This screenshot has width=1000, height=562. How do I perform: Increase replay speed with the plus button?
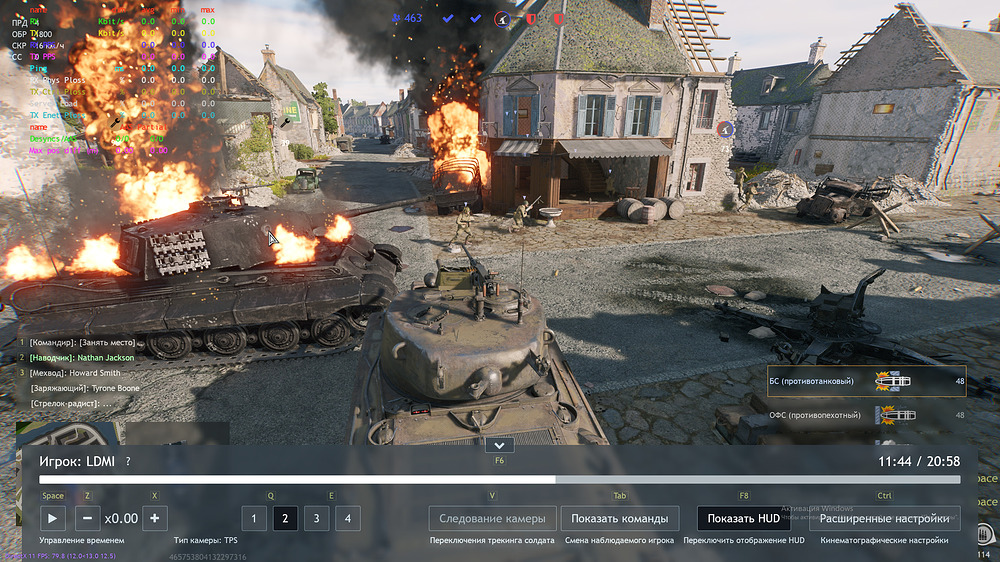pyautogui.click(x=154, y=518)
